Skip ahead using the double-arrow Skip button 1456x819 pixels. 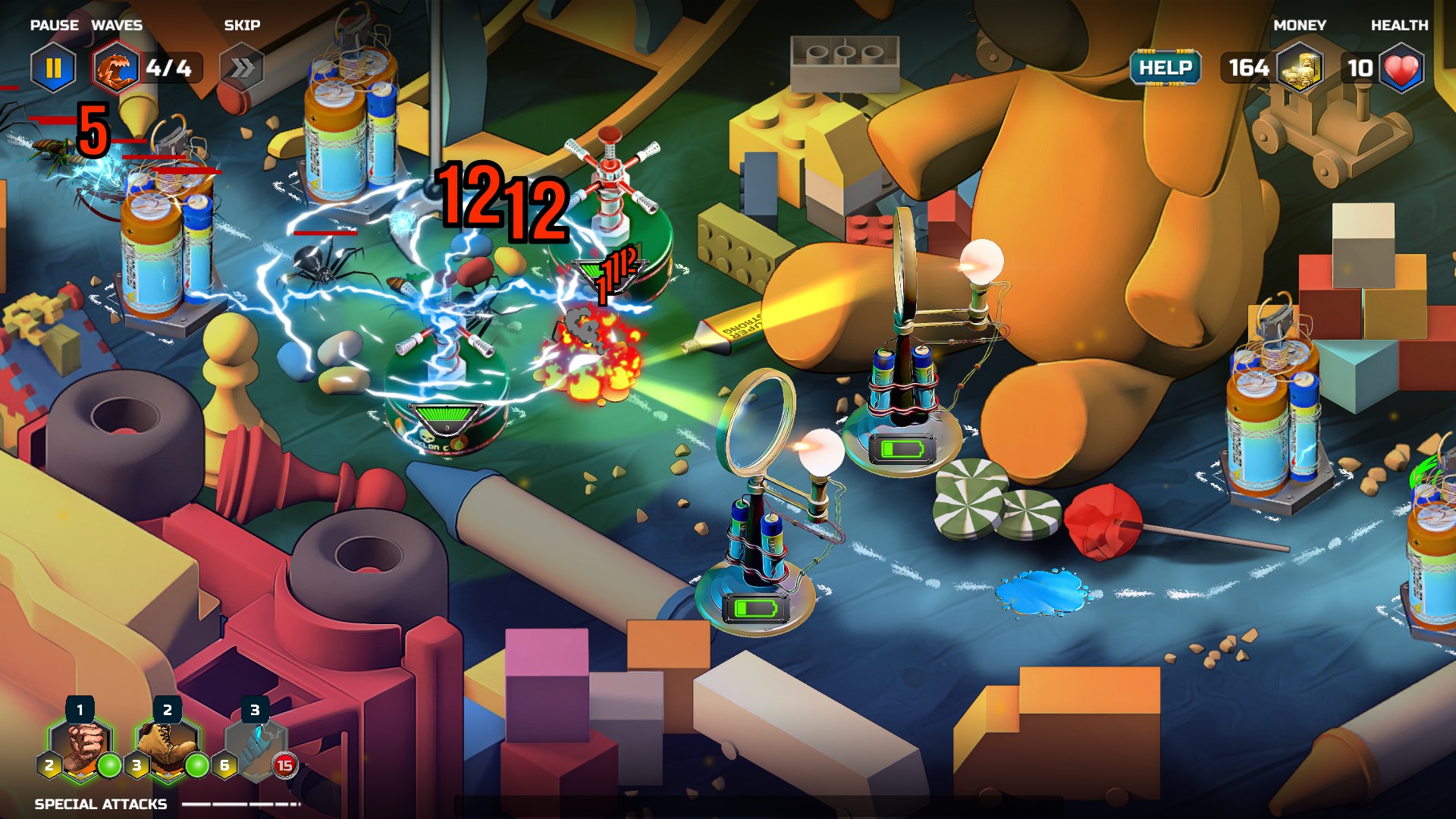point(242,68)
